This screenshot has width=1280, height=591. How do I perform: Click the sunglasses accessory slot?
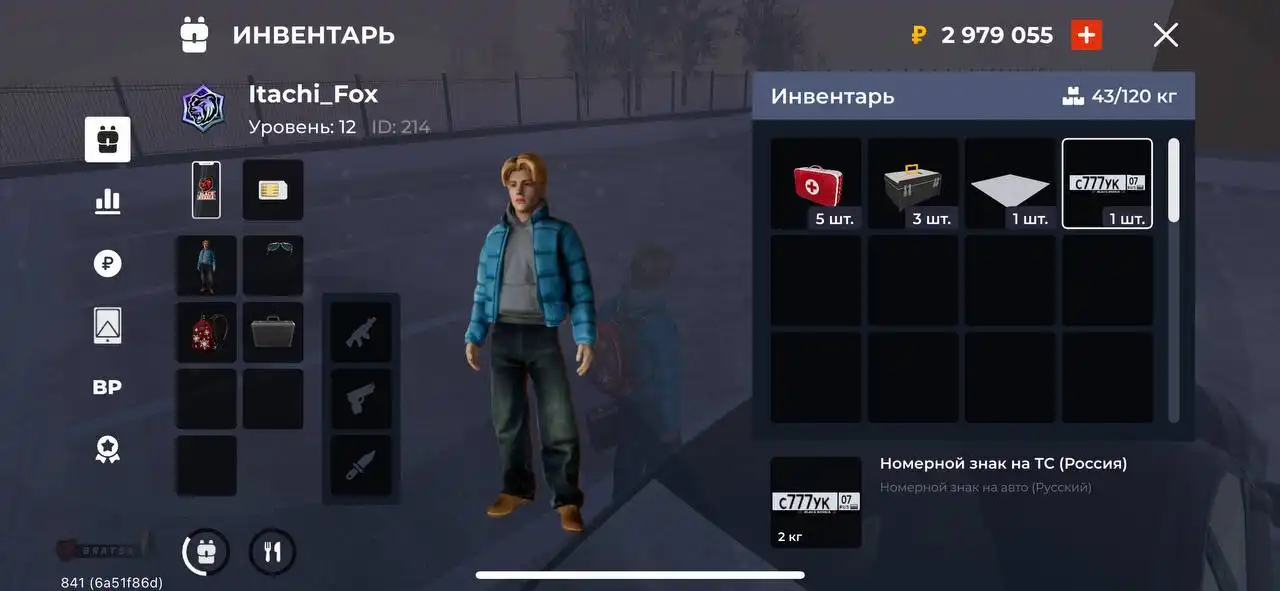pos(273,265)
